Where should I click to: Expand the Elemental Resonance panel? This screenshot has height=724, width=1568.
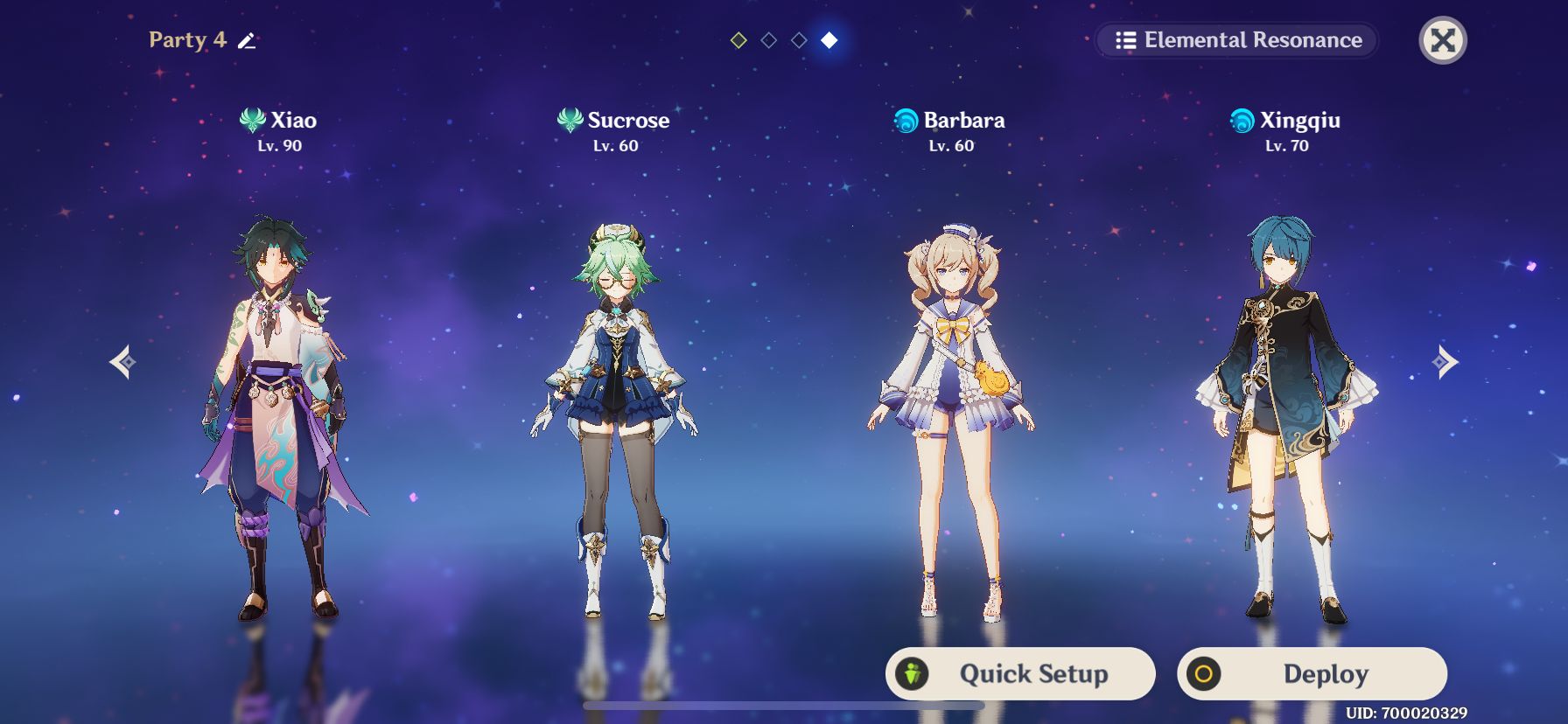1234,40
